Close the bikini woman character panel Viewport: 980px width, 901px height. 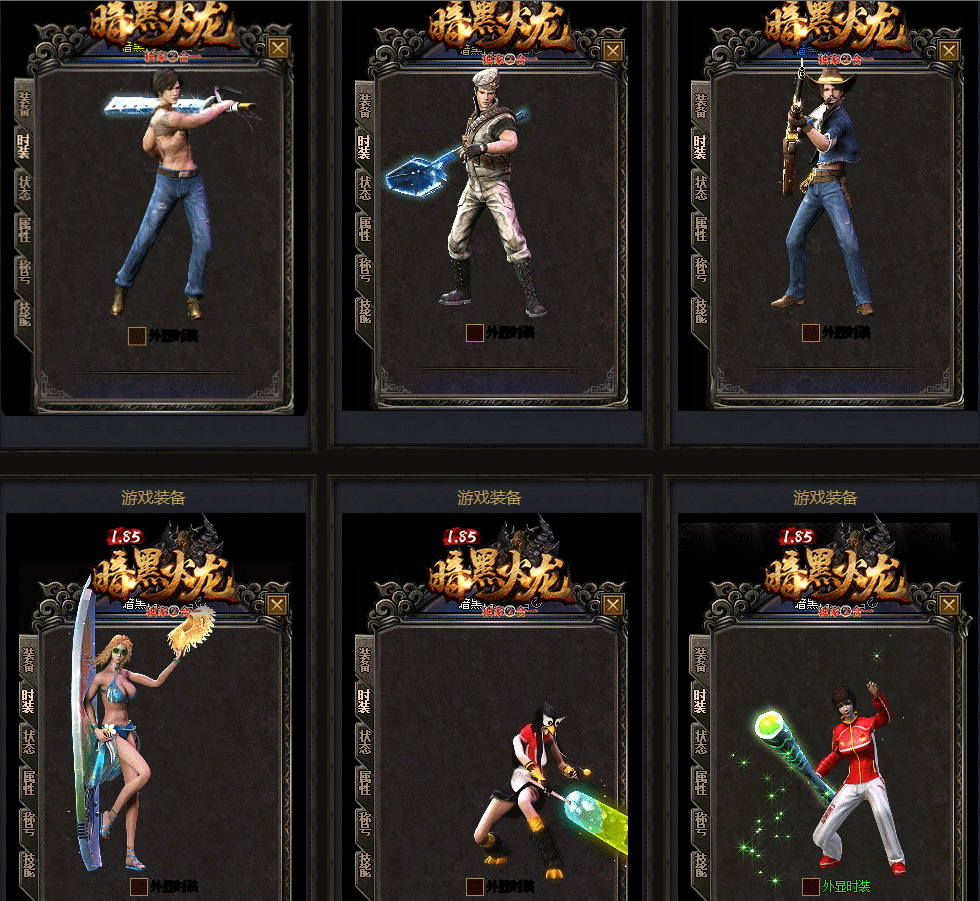tap(278, 604)
